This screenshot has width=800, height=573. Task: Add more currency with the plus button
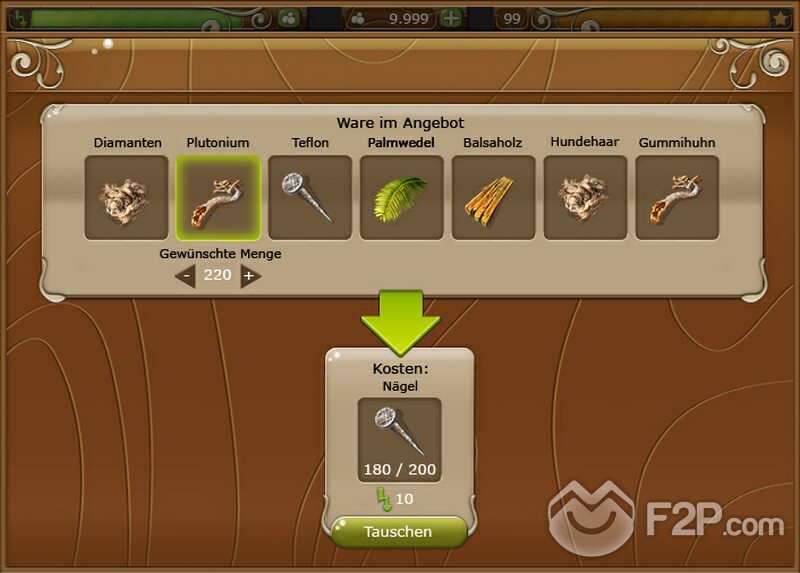point(452,18)
